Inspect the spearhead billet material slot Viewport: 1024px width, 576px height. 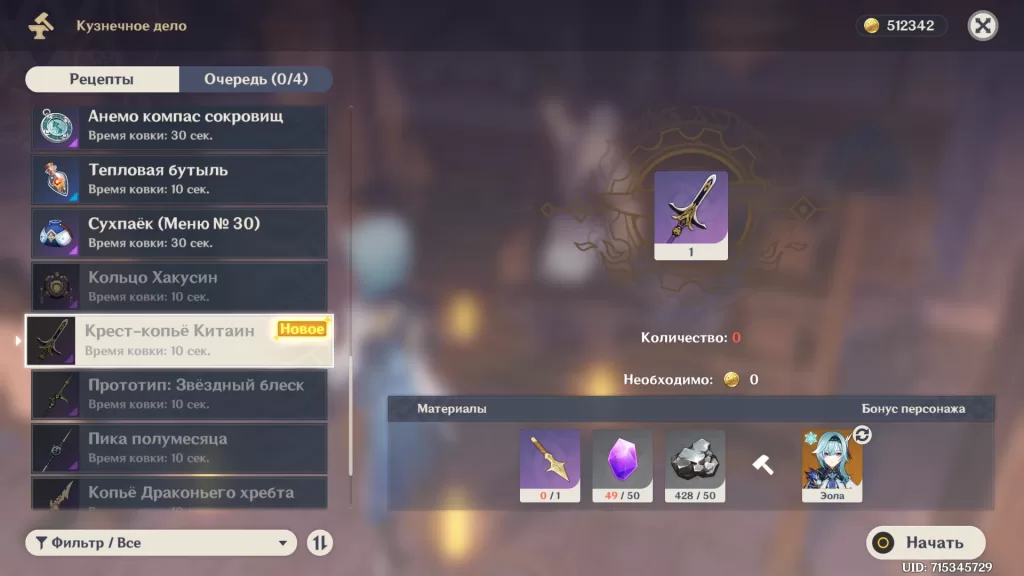click(549, 465)
